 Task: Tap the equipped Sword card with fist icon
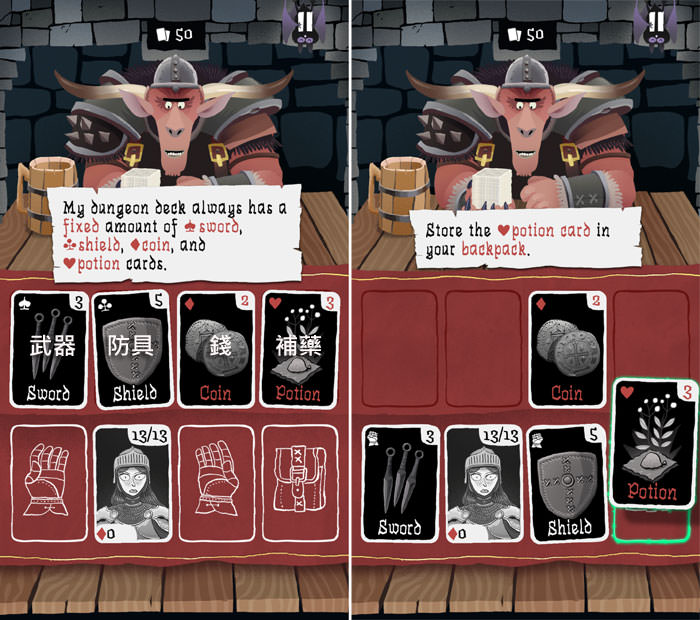(x=400, y=481)
